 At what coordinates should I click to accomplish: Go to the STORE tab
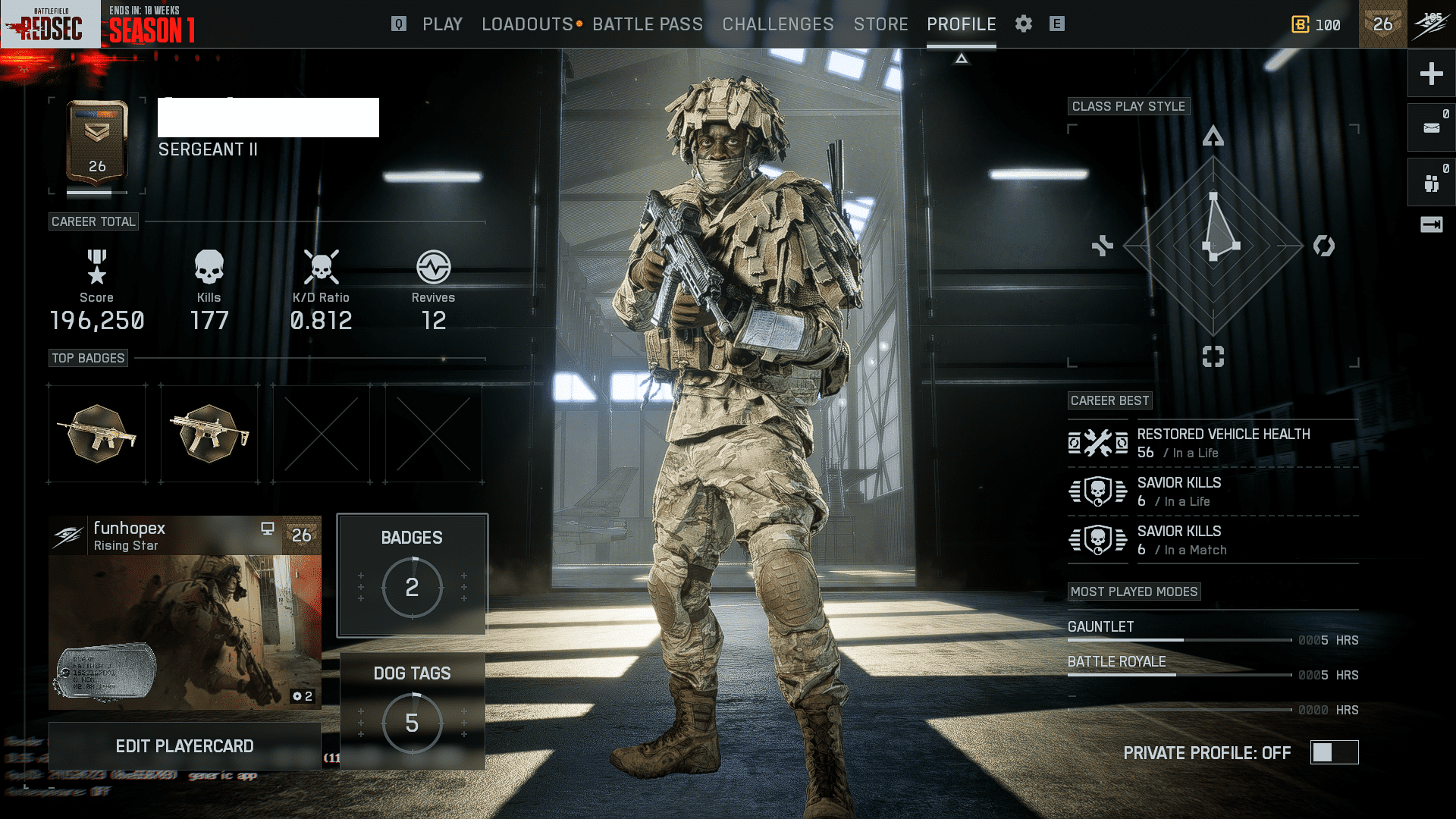pos(881,24)
